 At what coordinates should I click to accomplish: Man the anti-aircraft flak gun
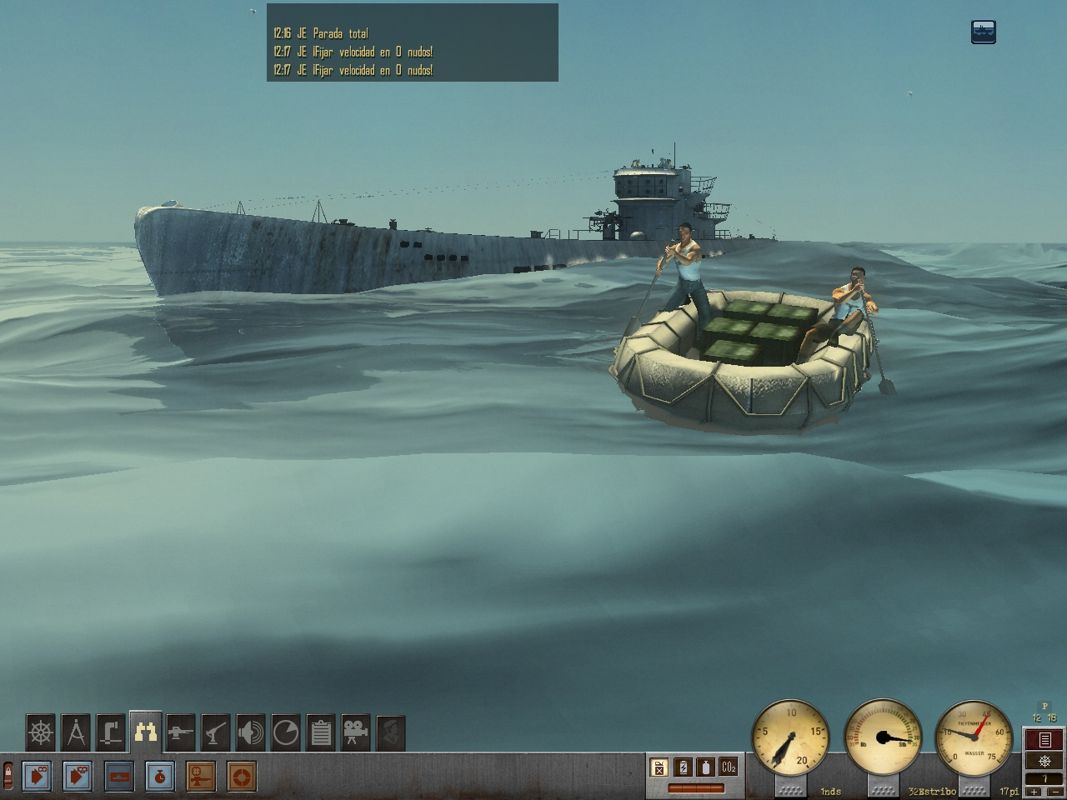tap(216, 732)
